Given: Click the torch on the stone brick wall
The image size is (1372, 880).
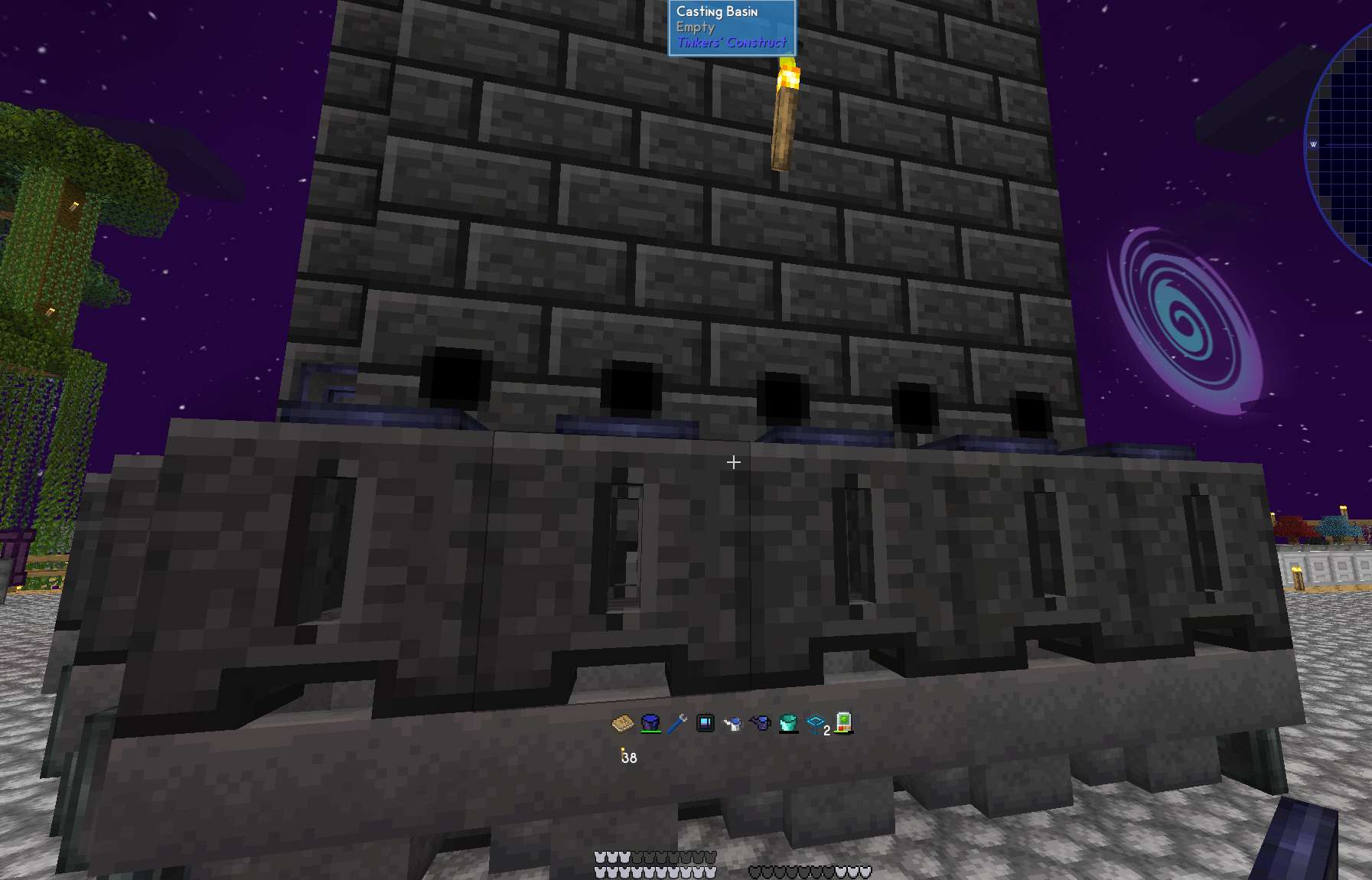Looking at the screenshot, I should 785,115.
